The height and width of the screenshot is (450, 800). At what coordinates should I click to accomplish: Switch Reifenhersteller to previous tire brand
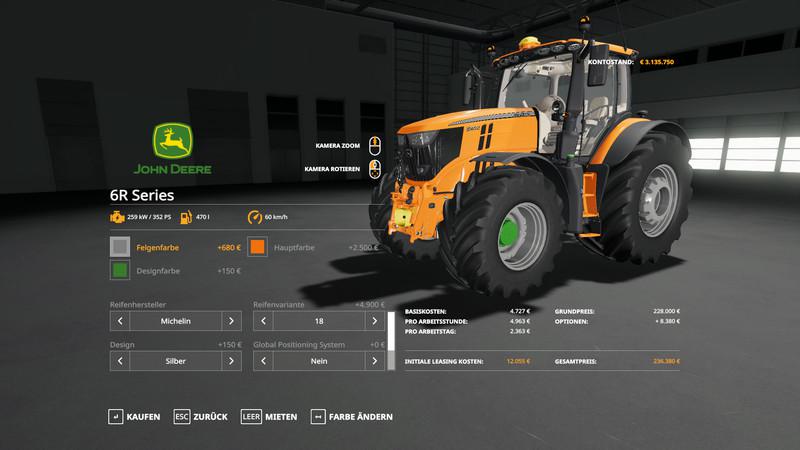click(x=120, y=321)
